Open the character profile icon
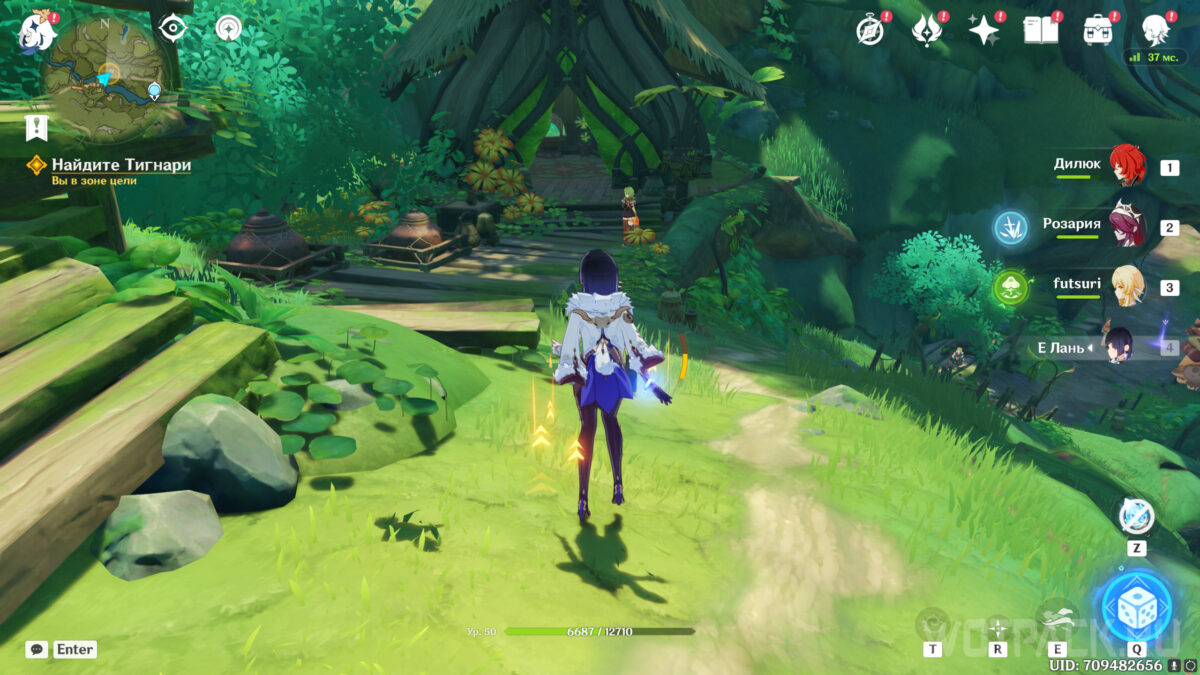This screenshot has height=675, width=1200. coord(1157,30)
